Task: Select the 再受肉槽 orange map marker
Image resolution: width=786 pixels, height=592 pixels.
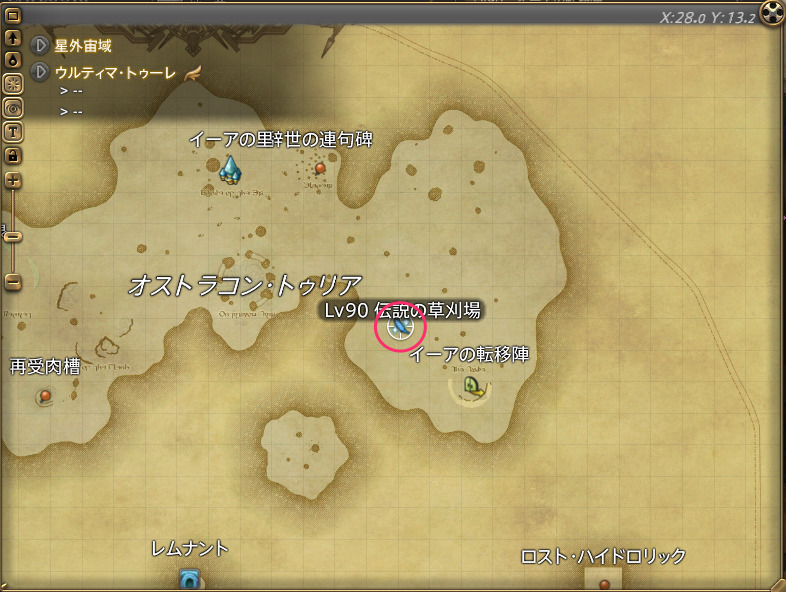Action: coord(45,397)
